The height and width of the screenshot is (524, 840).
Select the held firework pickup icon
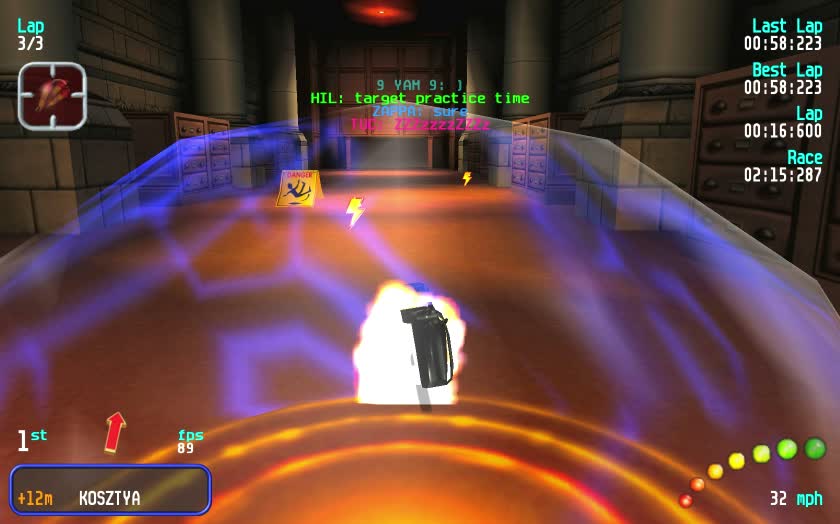[x=52, y=96]
